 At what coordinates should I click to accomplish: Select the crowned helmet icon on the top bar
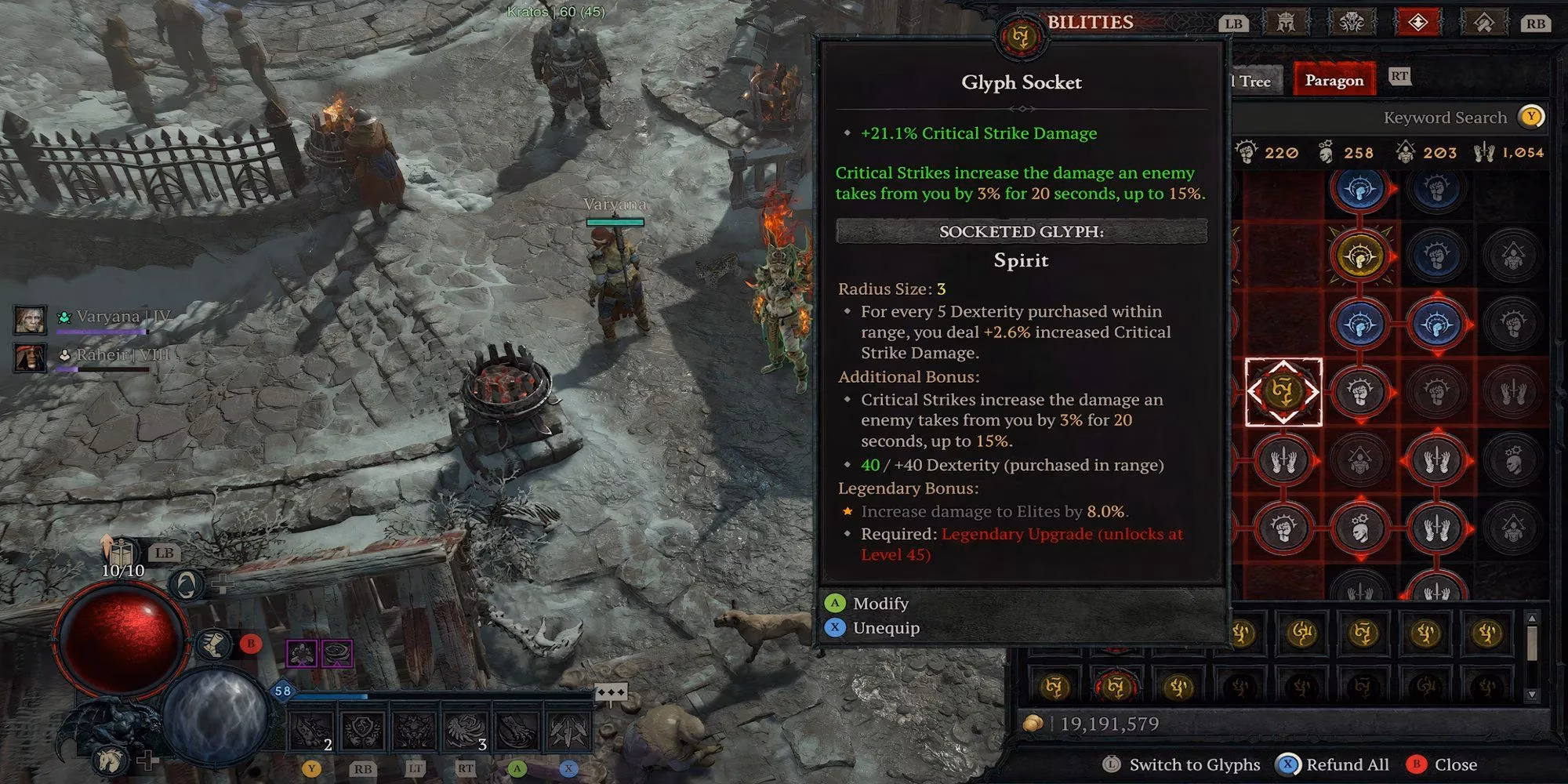click(x=1286, y=22)
